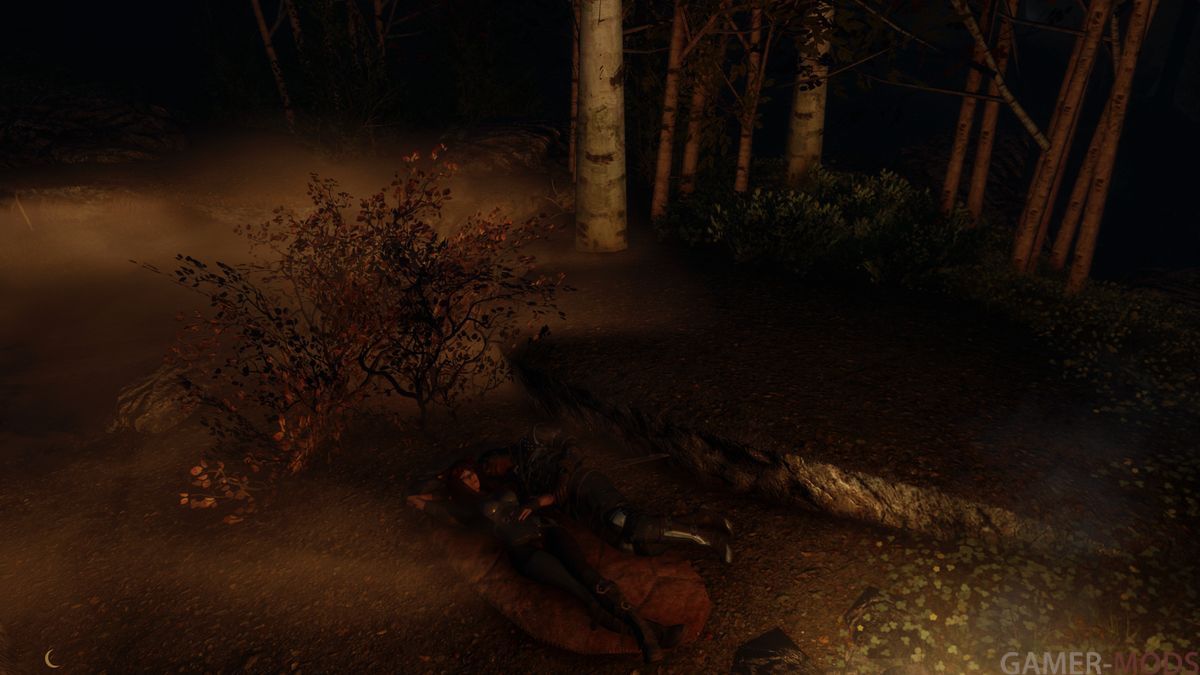Click the crescent moon HUD icon
This screenshot has height=675, width=1200.
[51, 657]
